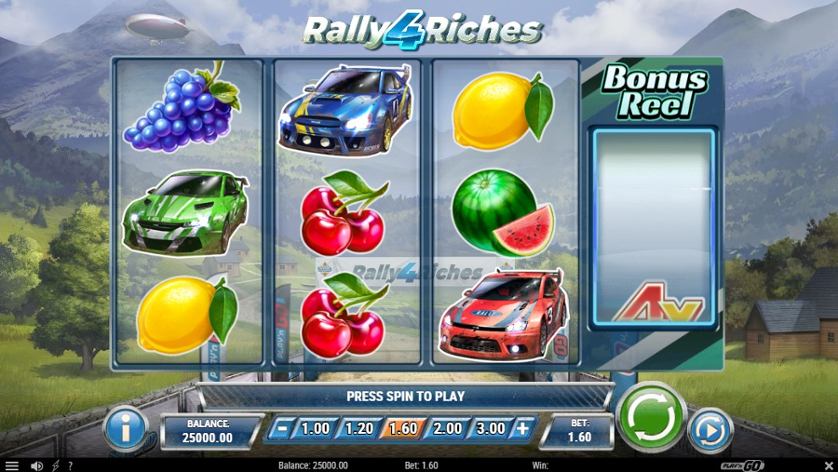Set the bet to 3.00

[x=488, y=429]
